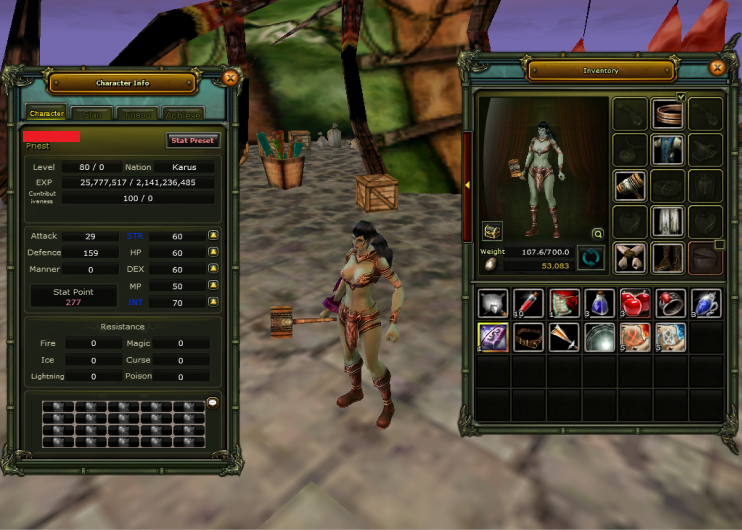Increase INT with its arrow button
742x530 pixels.
[x=213, y=302]
